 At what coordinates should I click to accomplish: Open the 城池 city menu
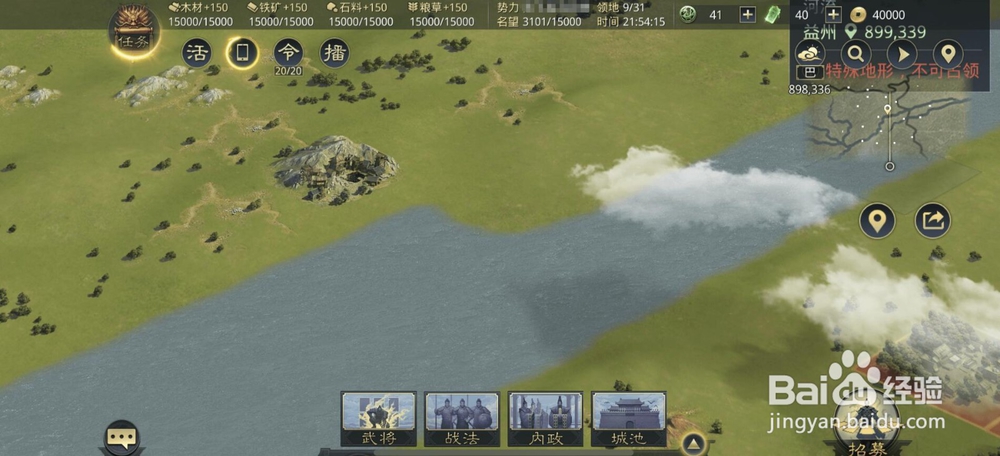[628, 418]
